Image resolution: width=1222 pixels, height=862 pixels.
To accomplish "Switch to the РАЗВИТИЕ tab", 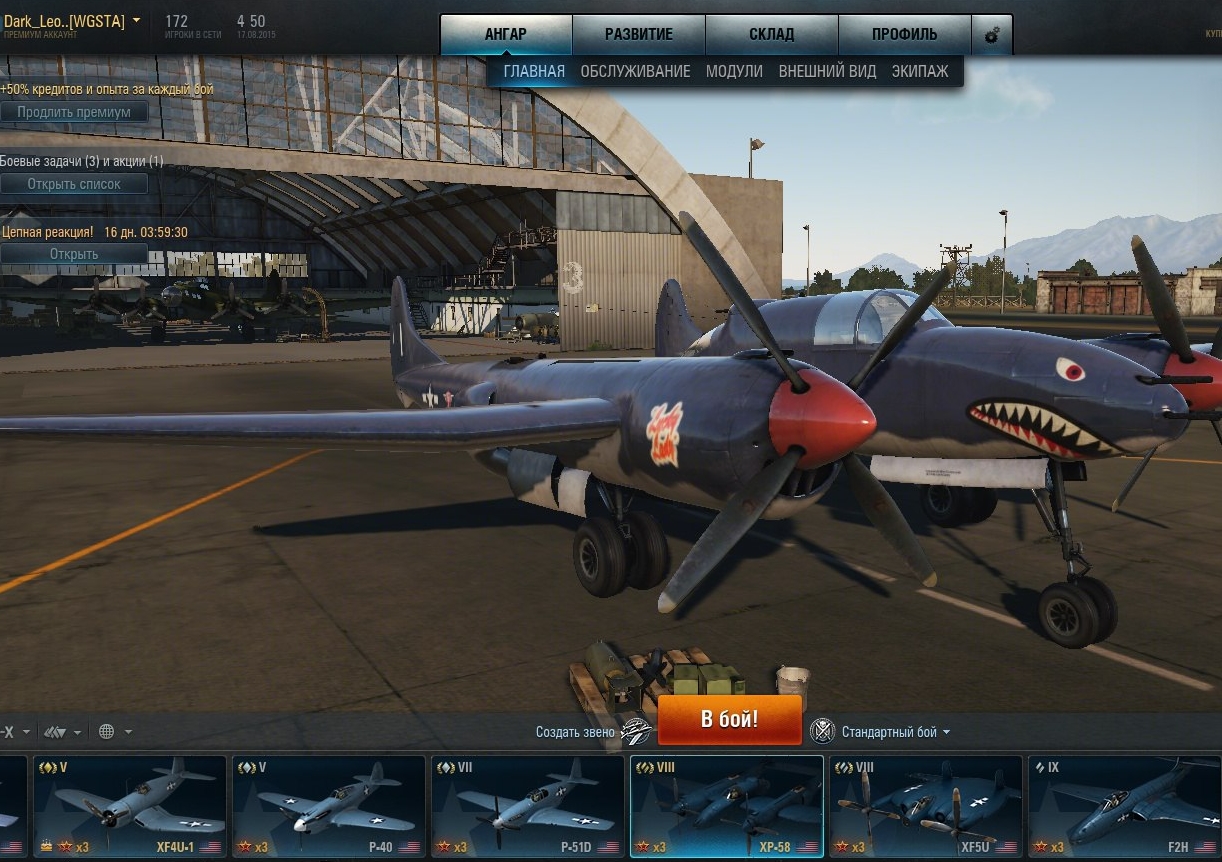I will (638, 34).
